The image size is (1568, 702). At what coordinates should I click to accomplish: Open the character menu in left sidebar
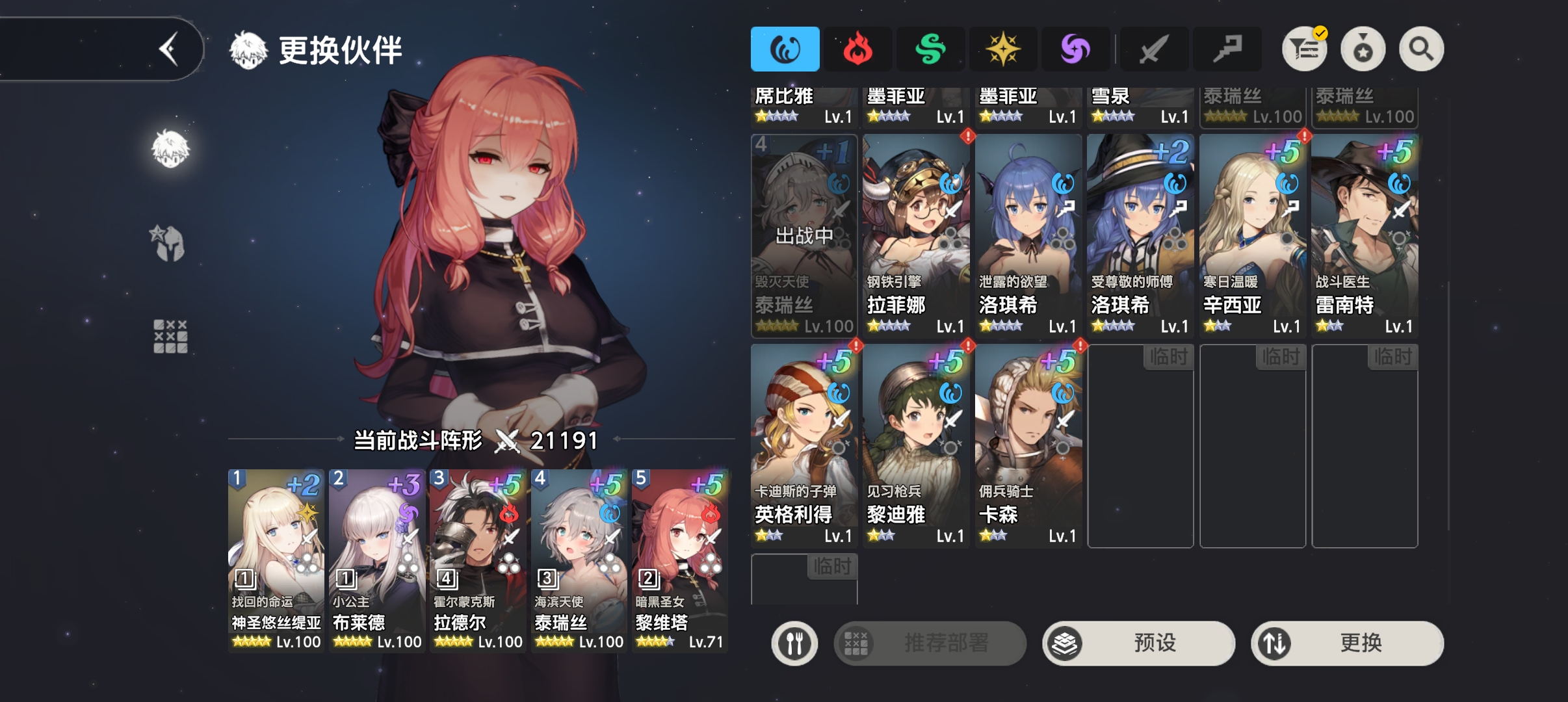(x=170, y=148)
